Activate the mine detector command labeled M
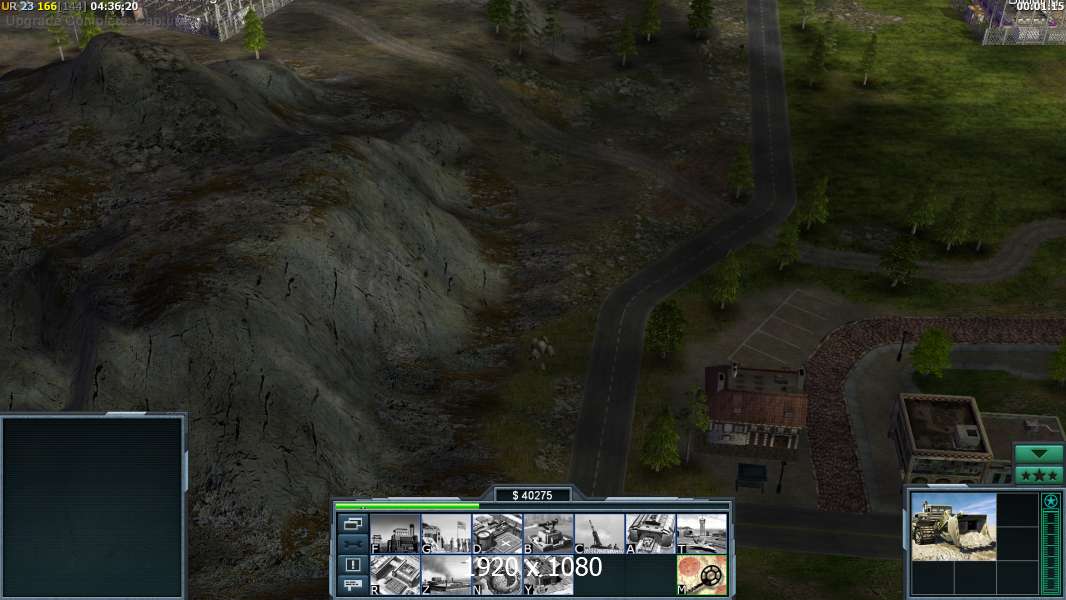Screen dimensions: 1066x600 pyautogui.click(x=701, y=575)
